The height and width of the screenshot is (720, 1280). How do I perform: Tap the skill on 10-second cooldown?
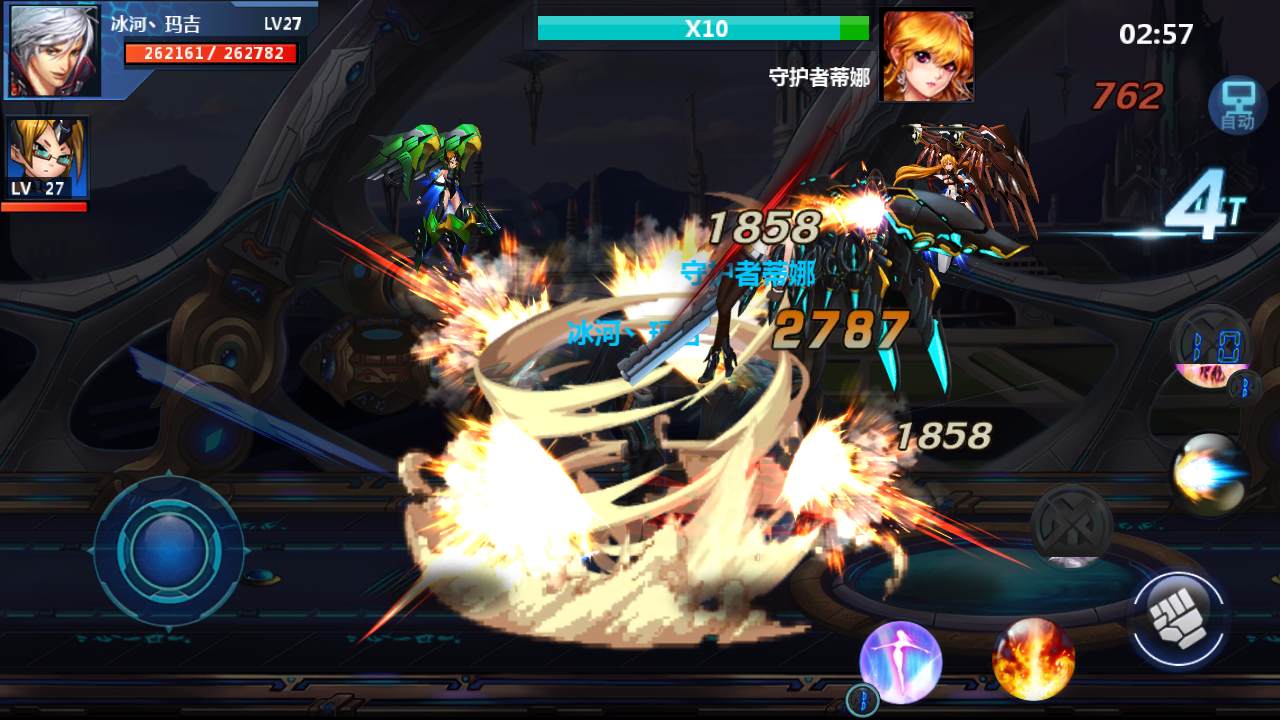pyautogui.click(x=1210, y=347)
